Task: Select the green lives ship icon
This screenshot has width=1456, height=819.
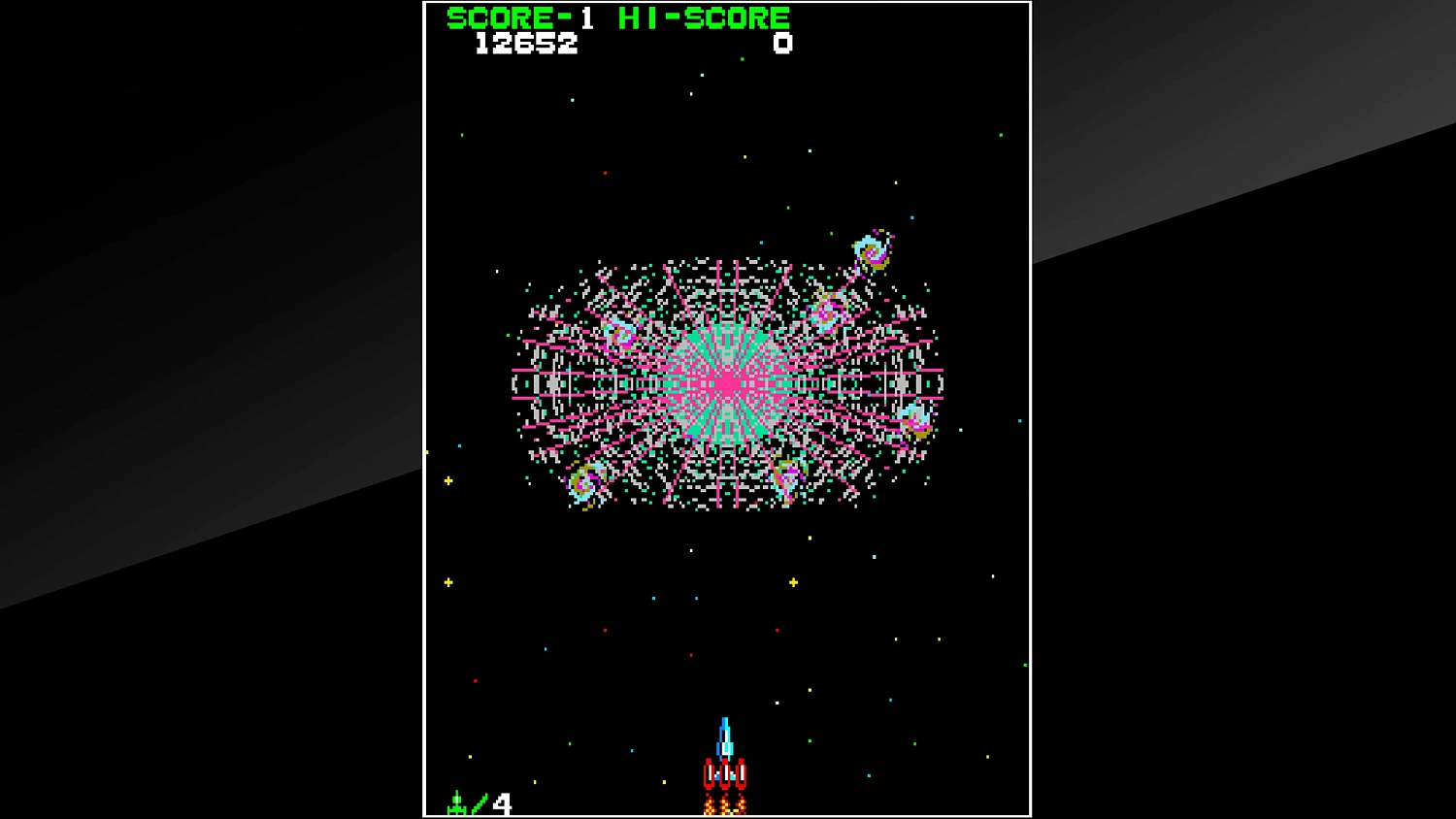Action: [x=456, y=802]
